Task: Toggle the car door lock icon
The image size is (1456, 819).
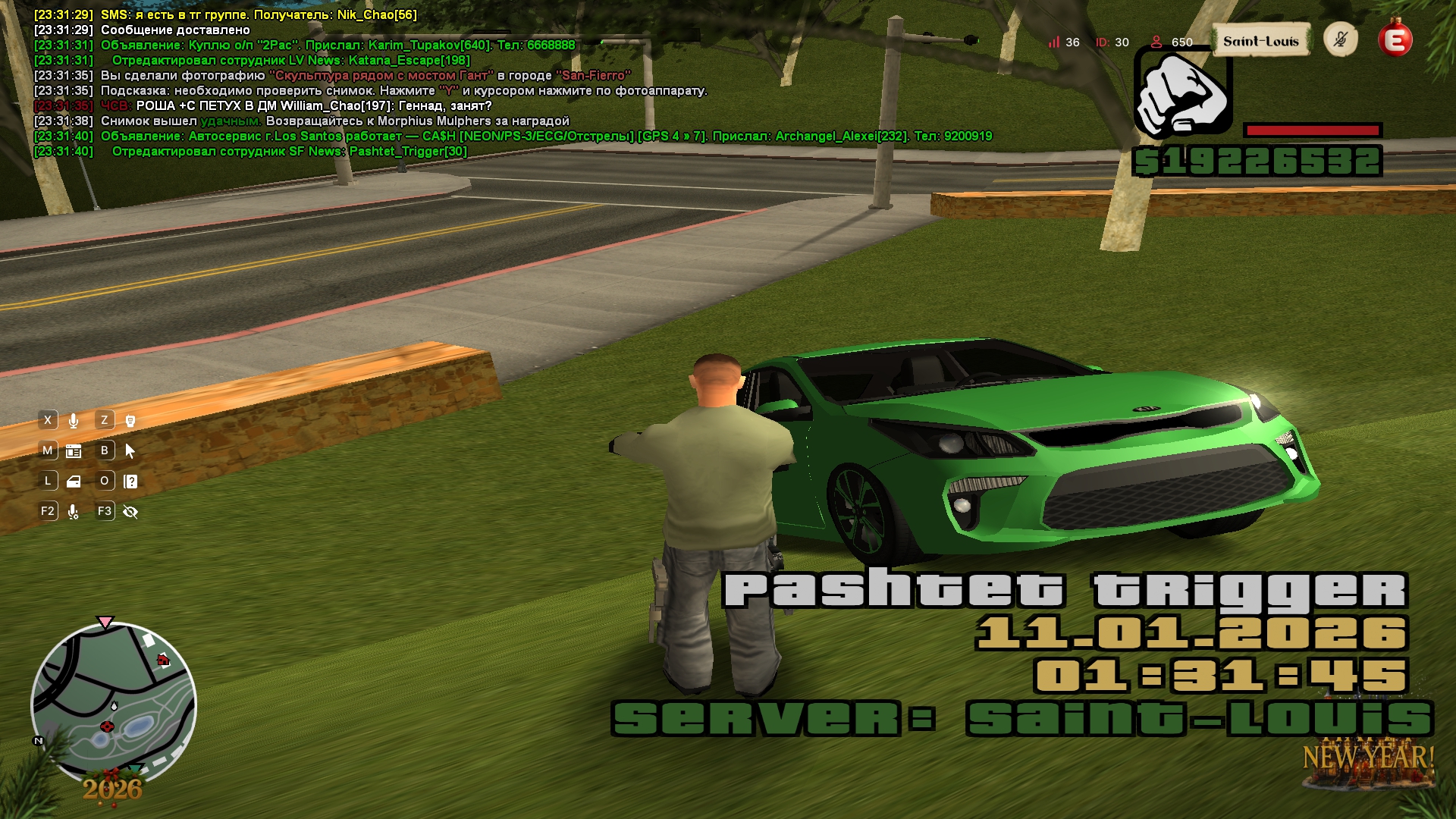Action: pyautogui.click(x=74, y=482)
